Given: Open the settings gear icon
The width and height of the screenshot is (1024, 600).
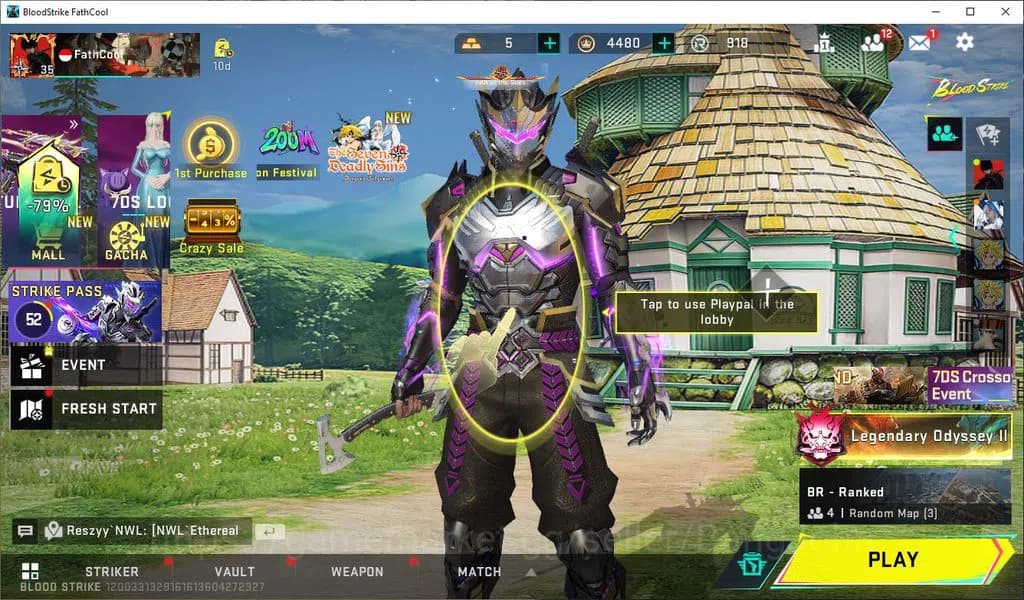Looking at the screenshot, I should [964, 42].
